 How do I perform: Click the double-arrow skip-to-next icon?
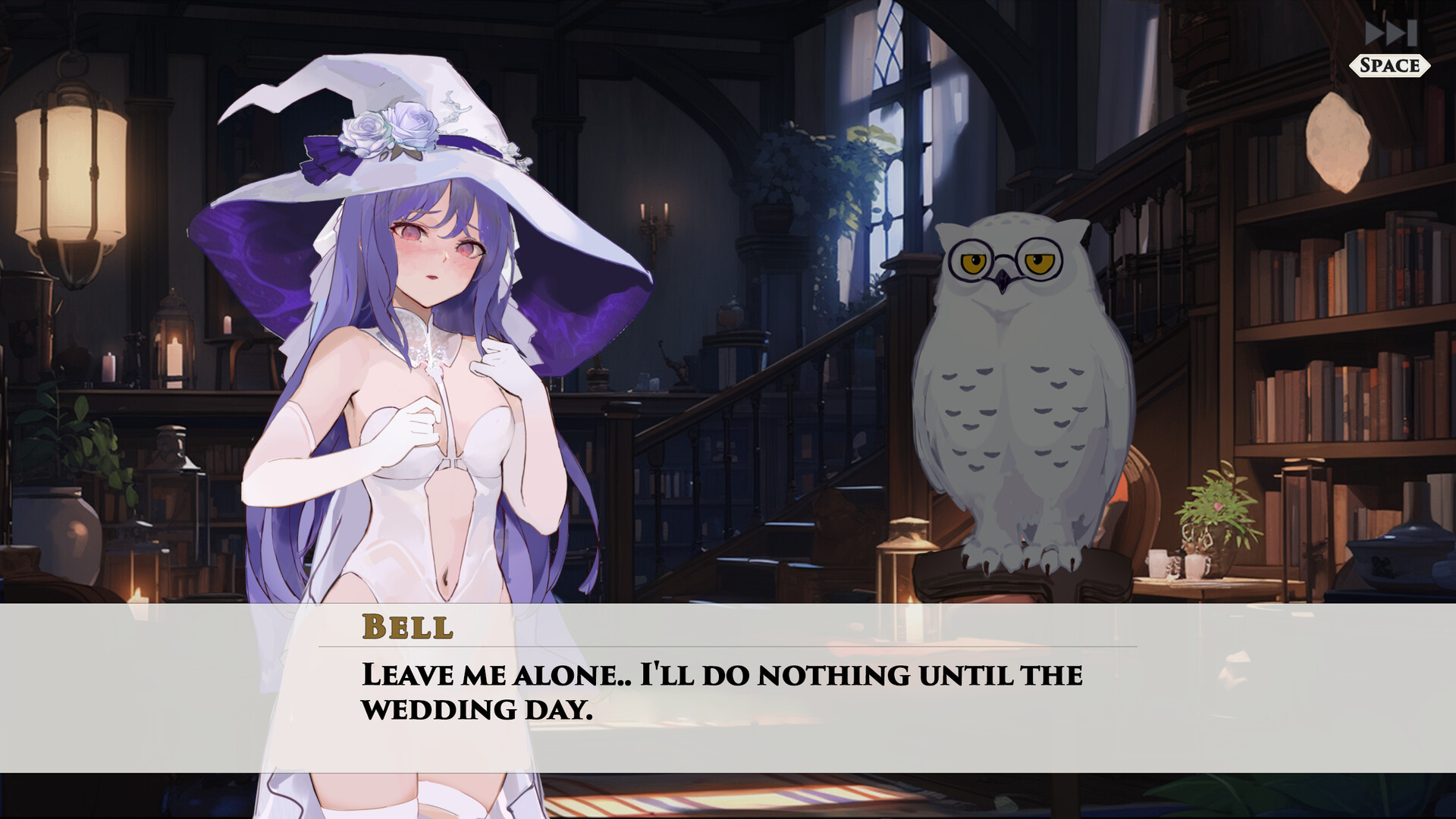pos(1392,32)
